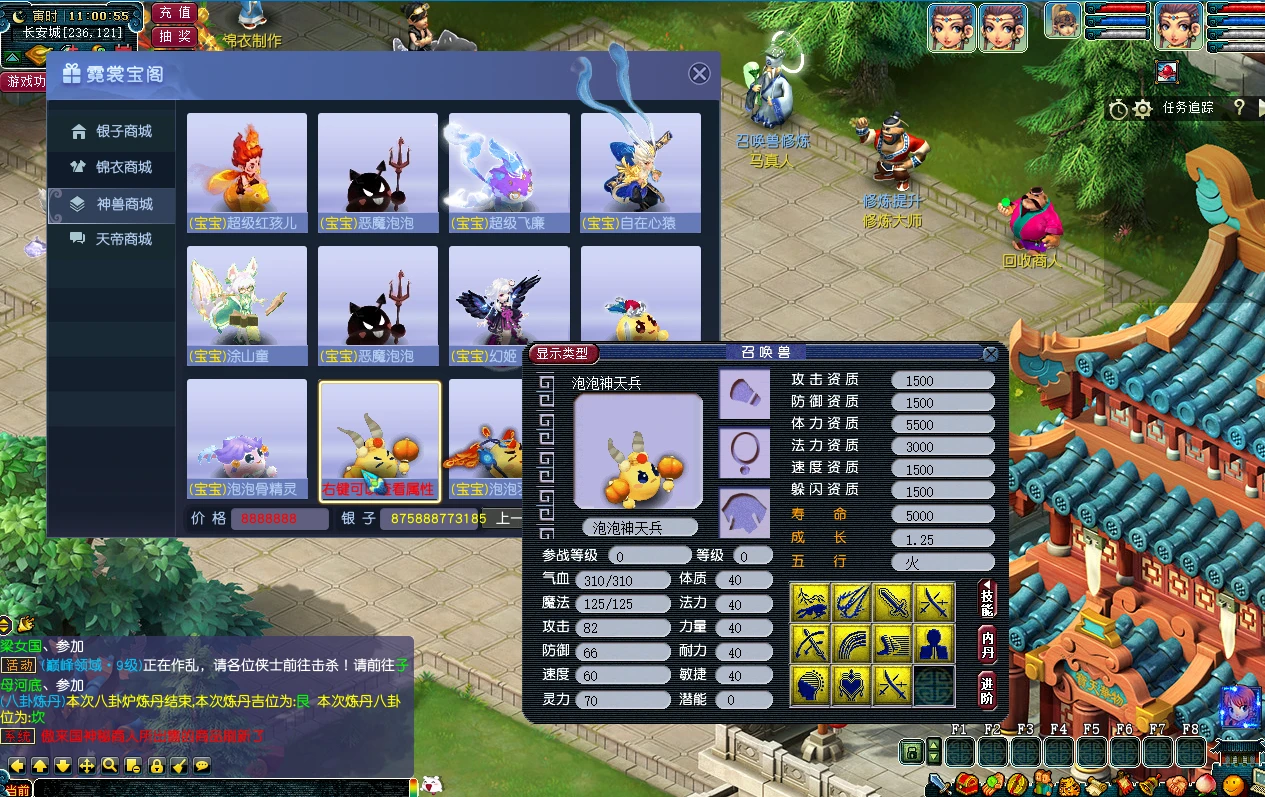Open the 进阶 tab
1265x797 pixels.
987,690
